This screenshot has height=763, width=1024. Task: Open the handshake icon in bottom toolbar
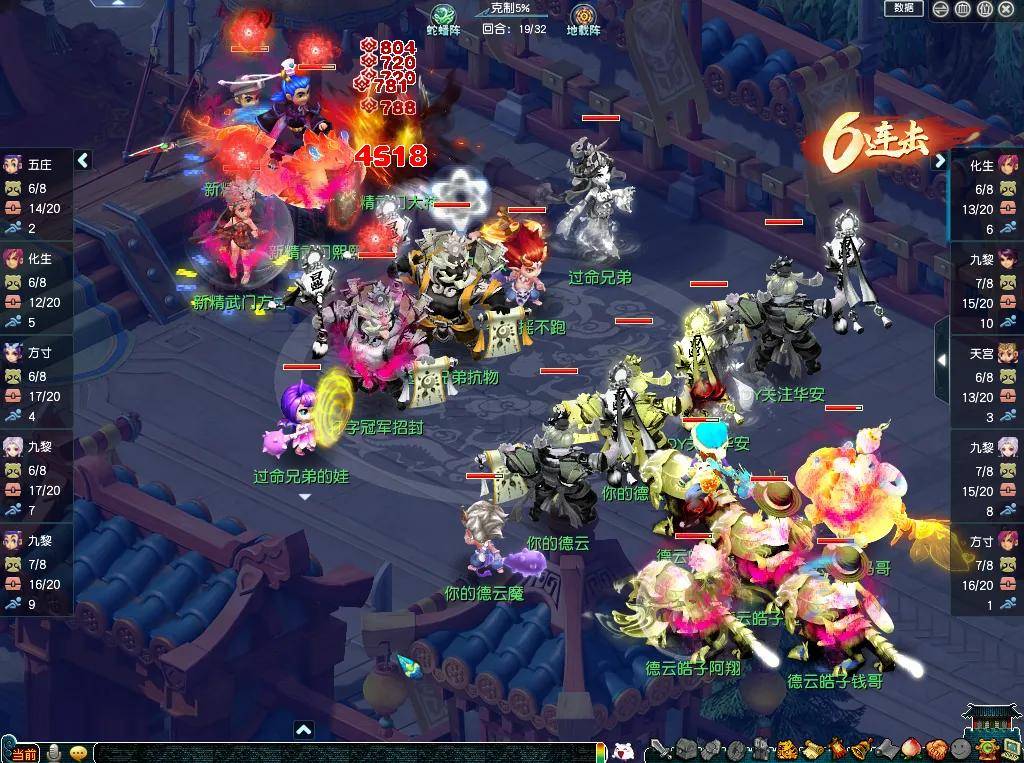[x=935, y=749]
